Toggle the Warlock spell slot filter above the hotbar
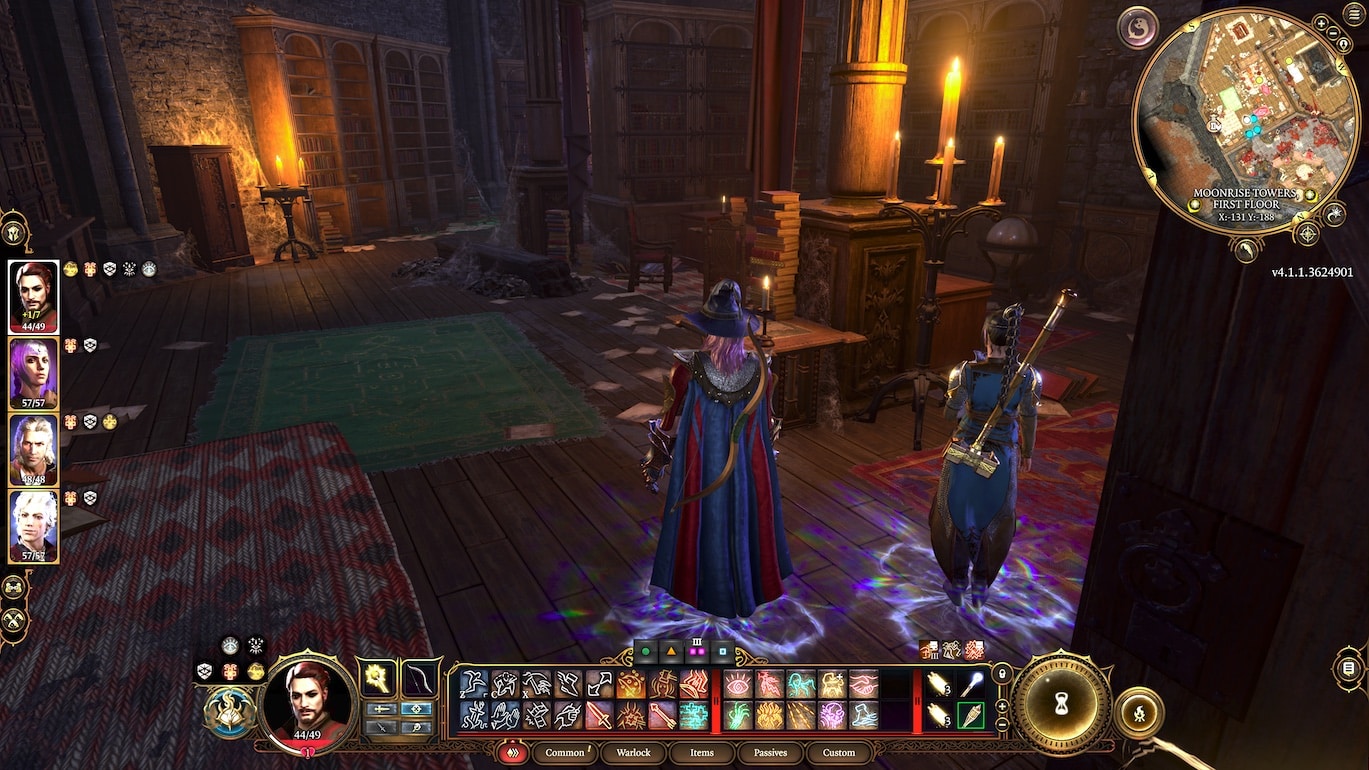 point(697,652)
